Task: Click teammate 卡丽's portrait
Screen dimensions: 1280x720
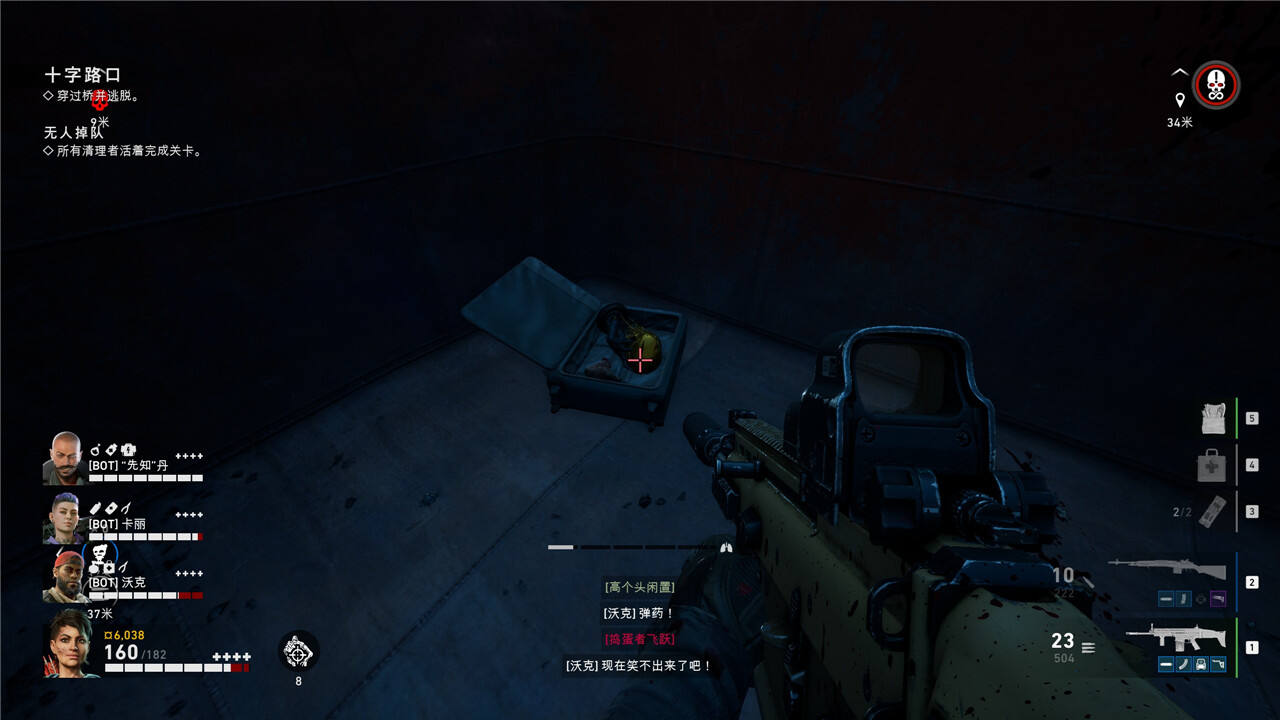Action: point(64,518)
